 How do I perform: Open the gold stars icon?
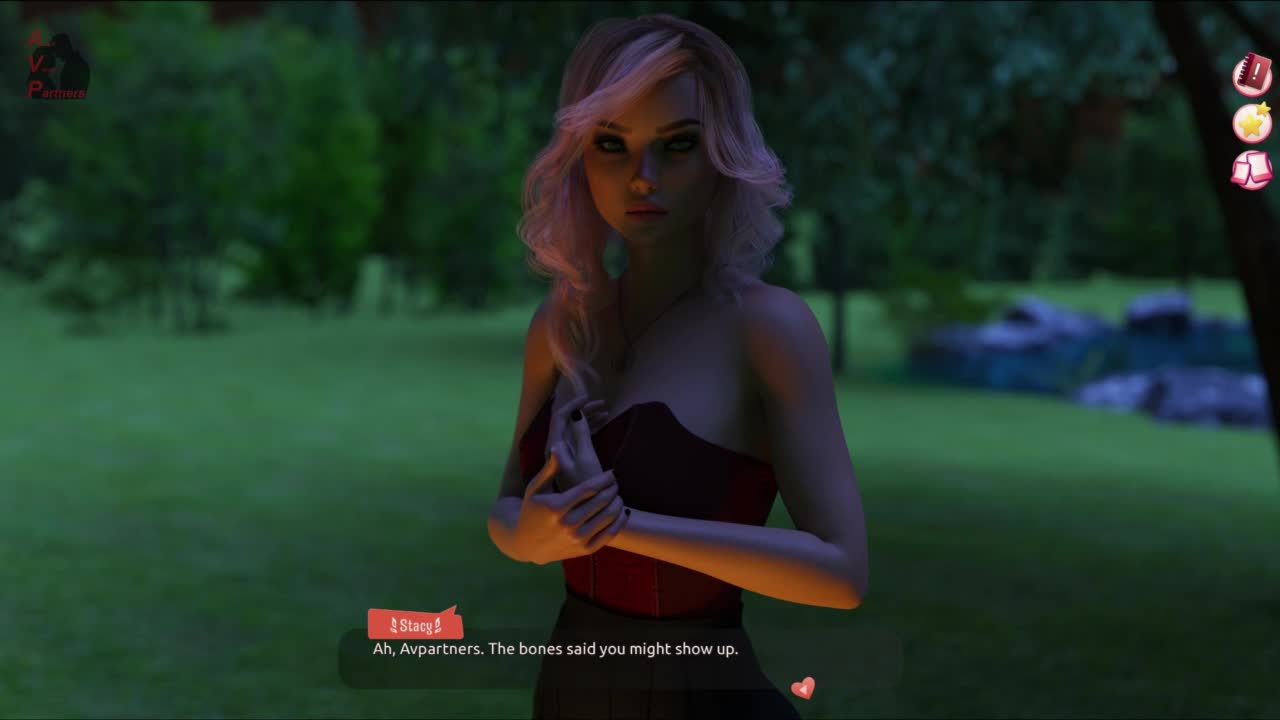point(1251,122)
